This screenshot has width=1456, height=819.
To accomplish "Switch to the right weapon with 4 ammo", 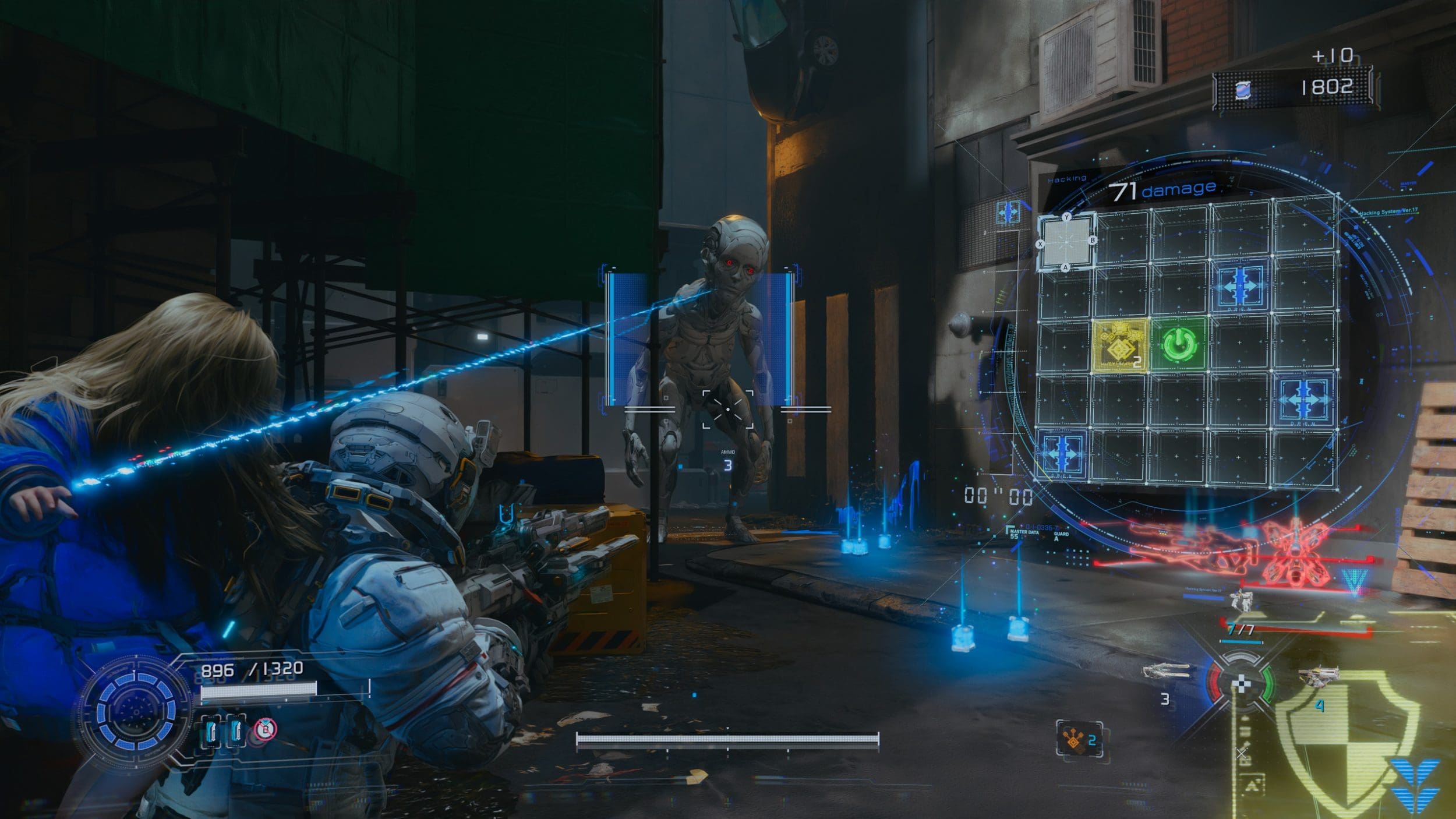I will (x=1318, y=676).
